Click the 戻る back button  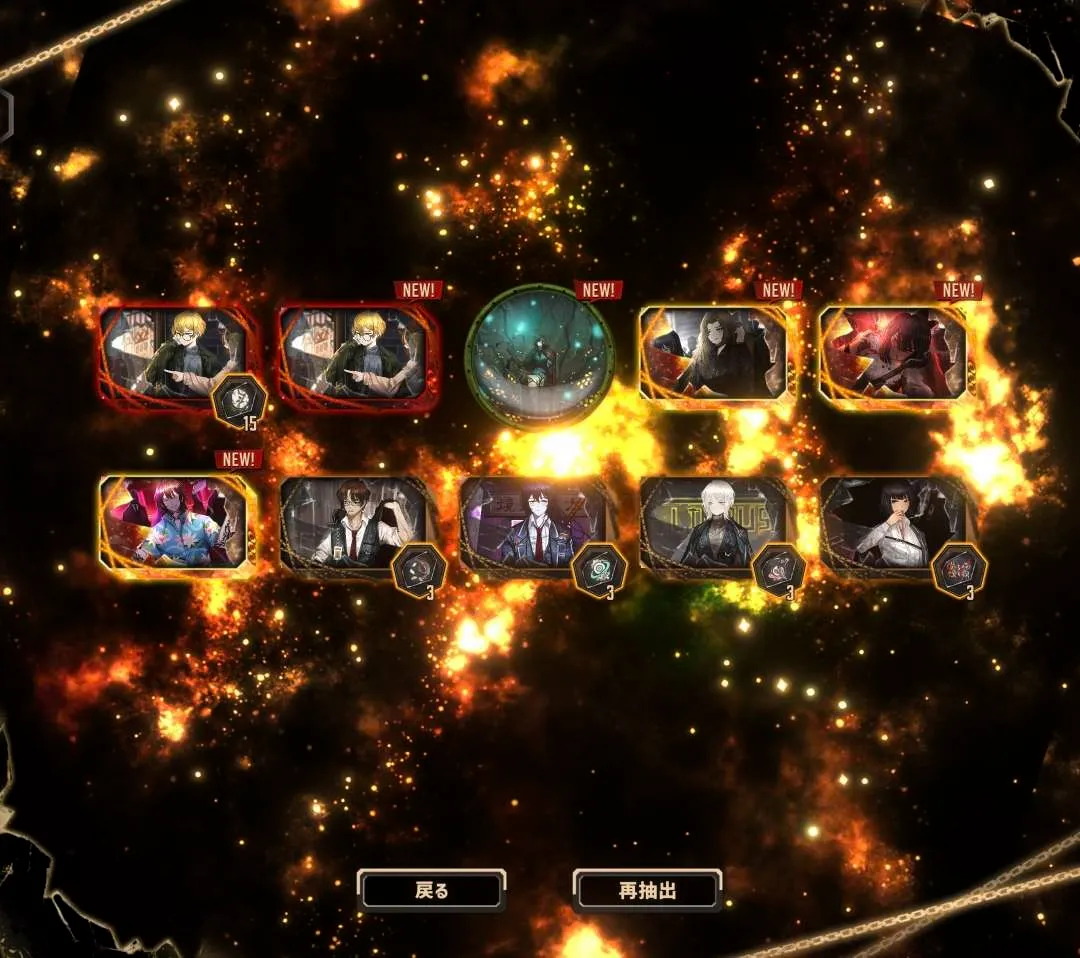pyautogui.click(x=432, y=890)
